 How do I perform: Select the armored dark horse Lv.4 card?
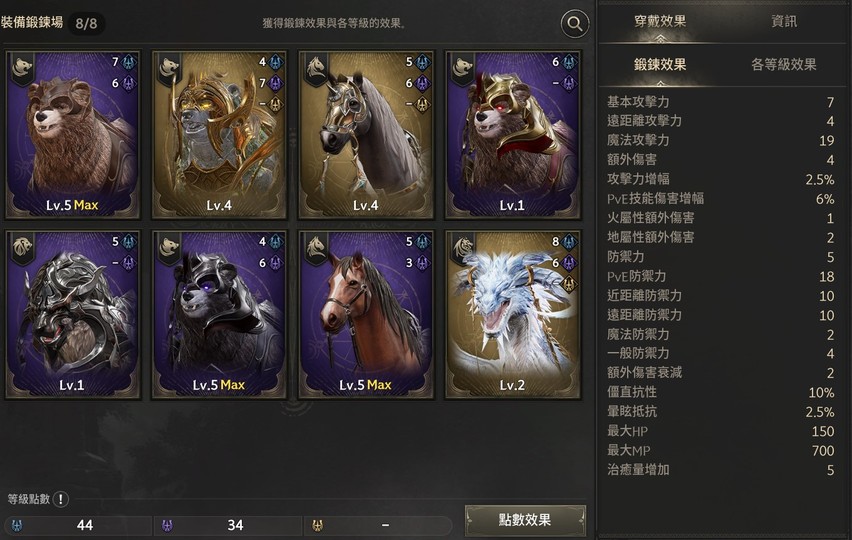[366, 134]
